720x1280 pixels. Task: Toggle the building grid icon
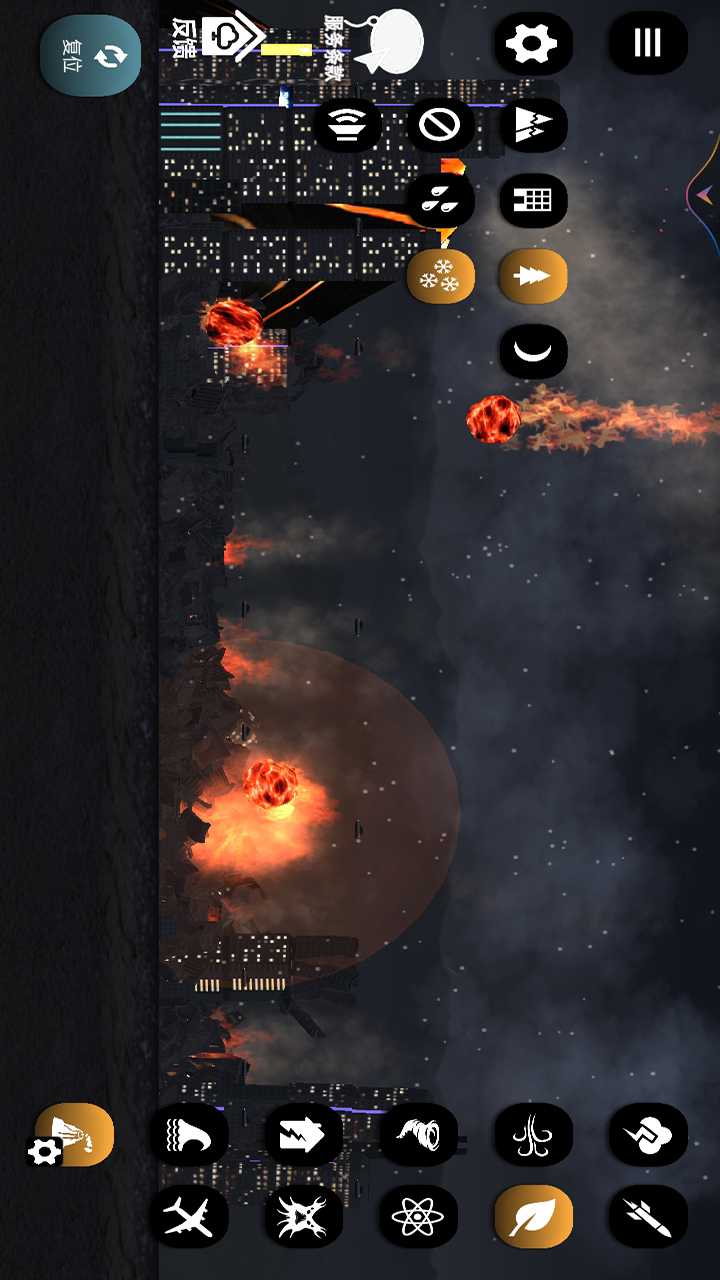point(533,200)
